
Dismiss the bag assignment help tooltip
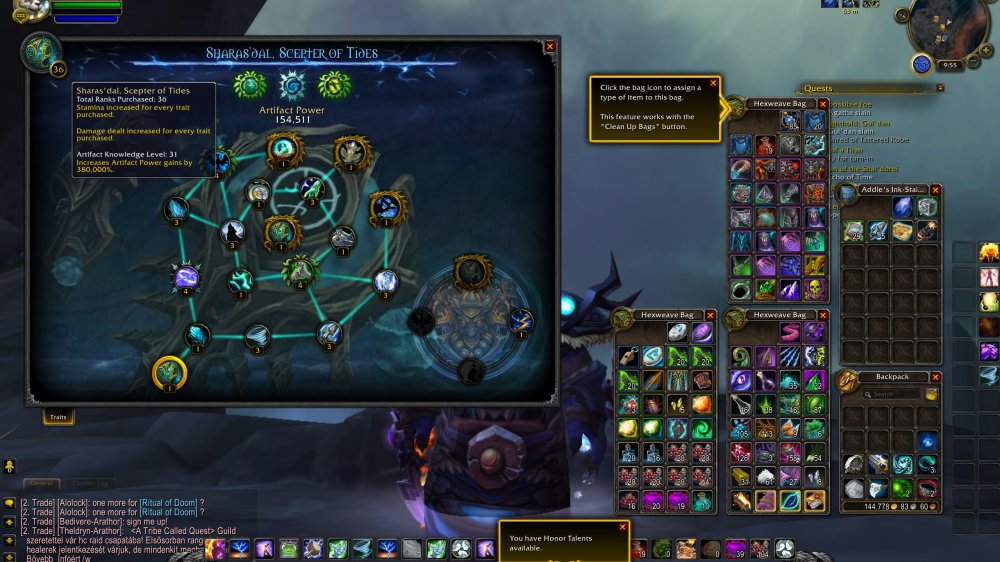(x=713, y=83)
